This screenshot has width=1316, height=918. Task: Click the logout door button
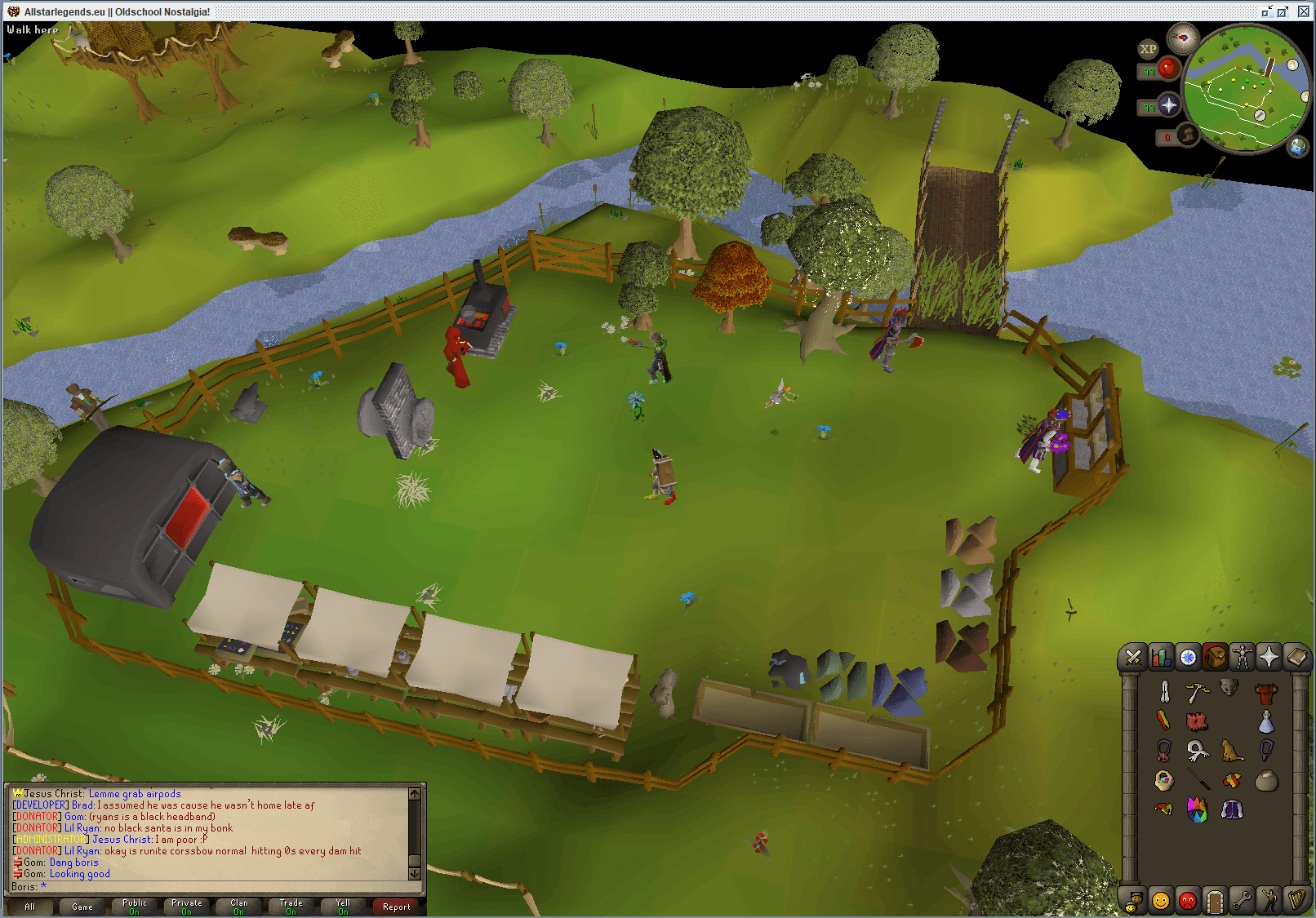(1214, 900)
